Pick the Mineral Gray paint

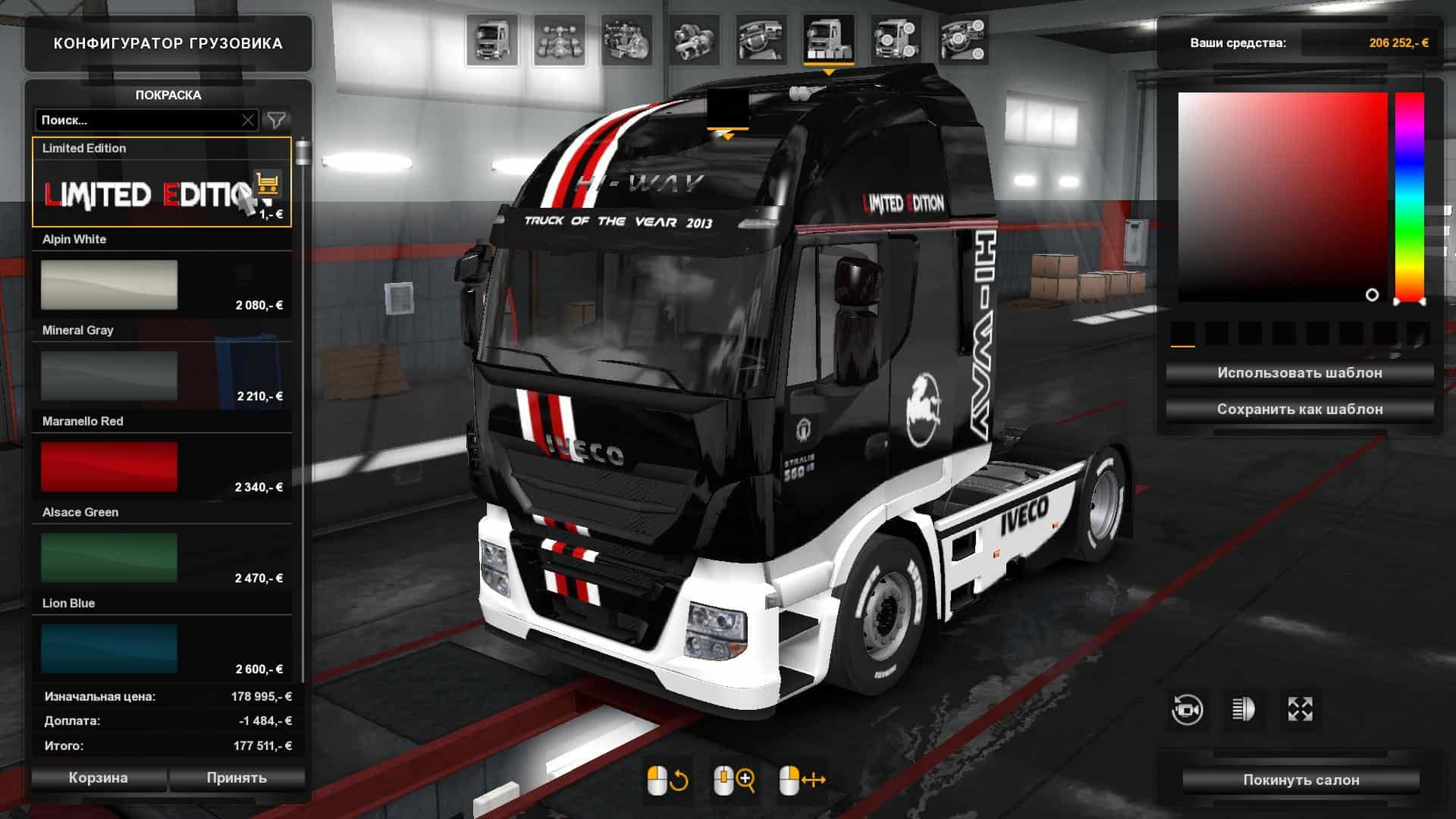[109, 376]
